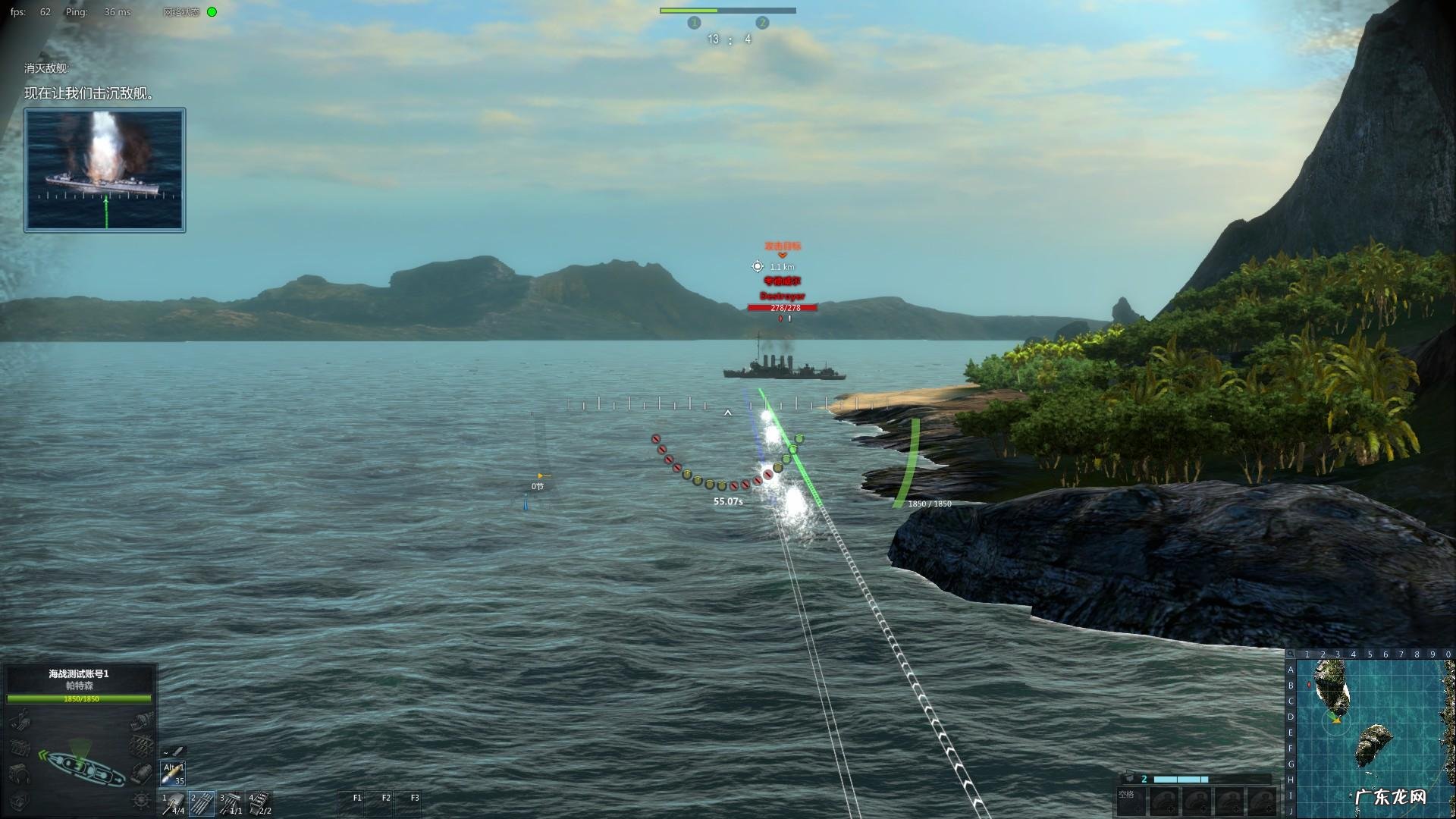This screenshot has height=819, width=1456.
Task: Select the main gun weapon slot 1
Action: click(x=174, y=803)
